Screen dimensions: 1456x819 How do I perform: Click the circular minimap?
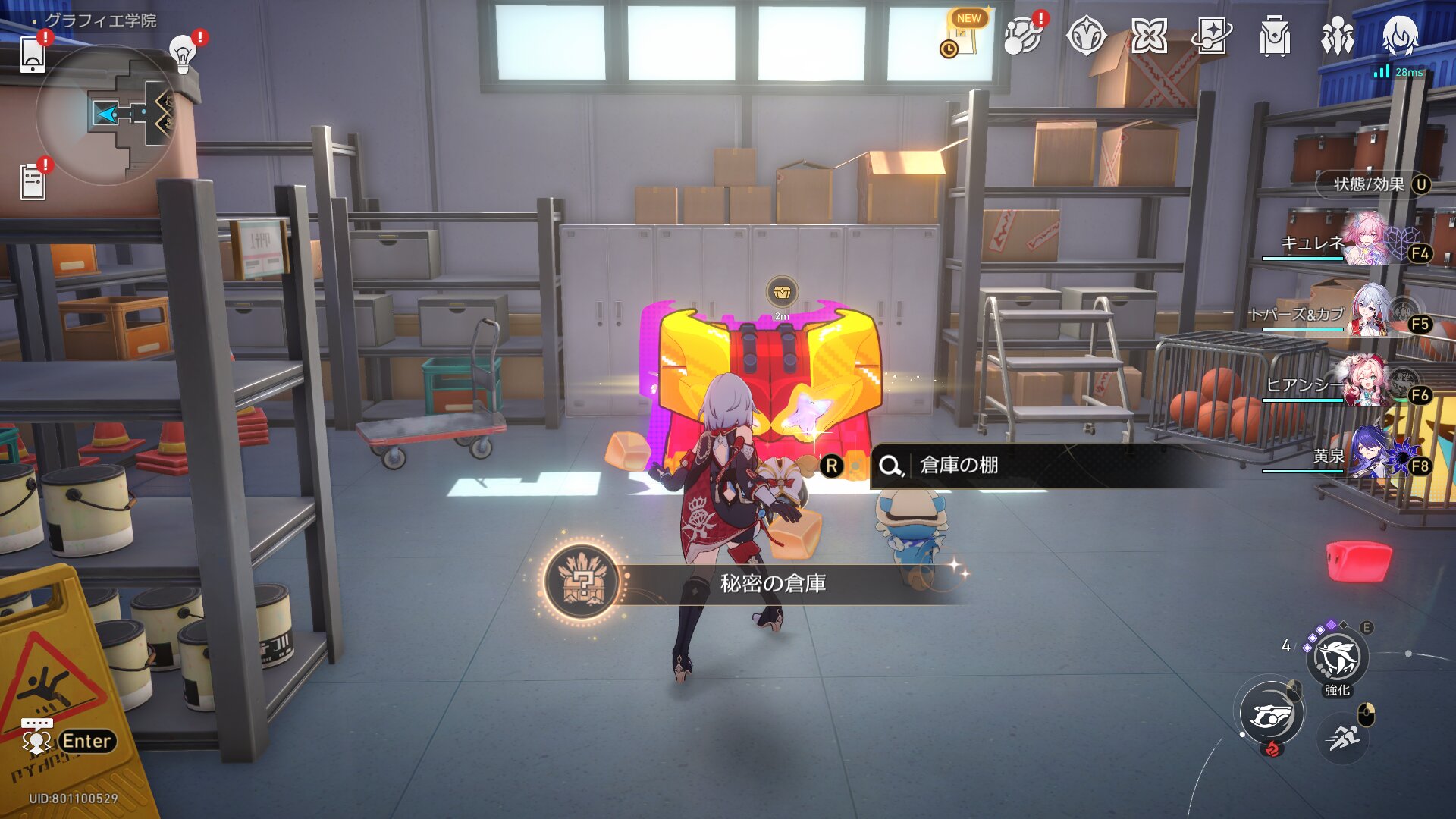106,115
